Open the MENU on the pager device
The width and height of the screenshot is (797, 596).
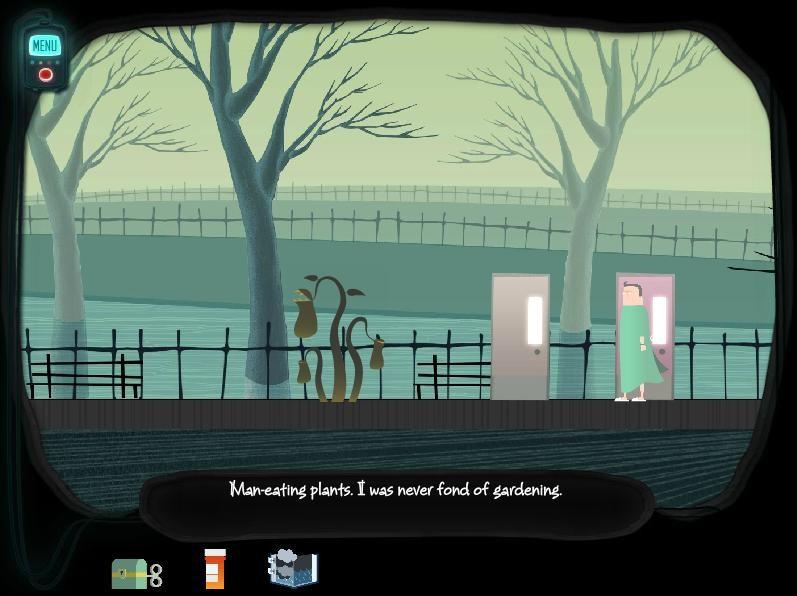(x=45, y=45)
